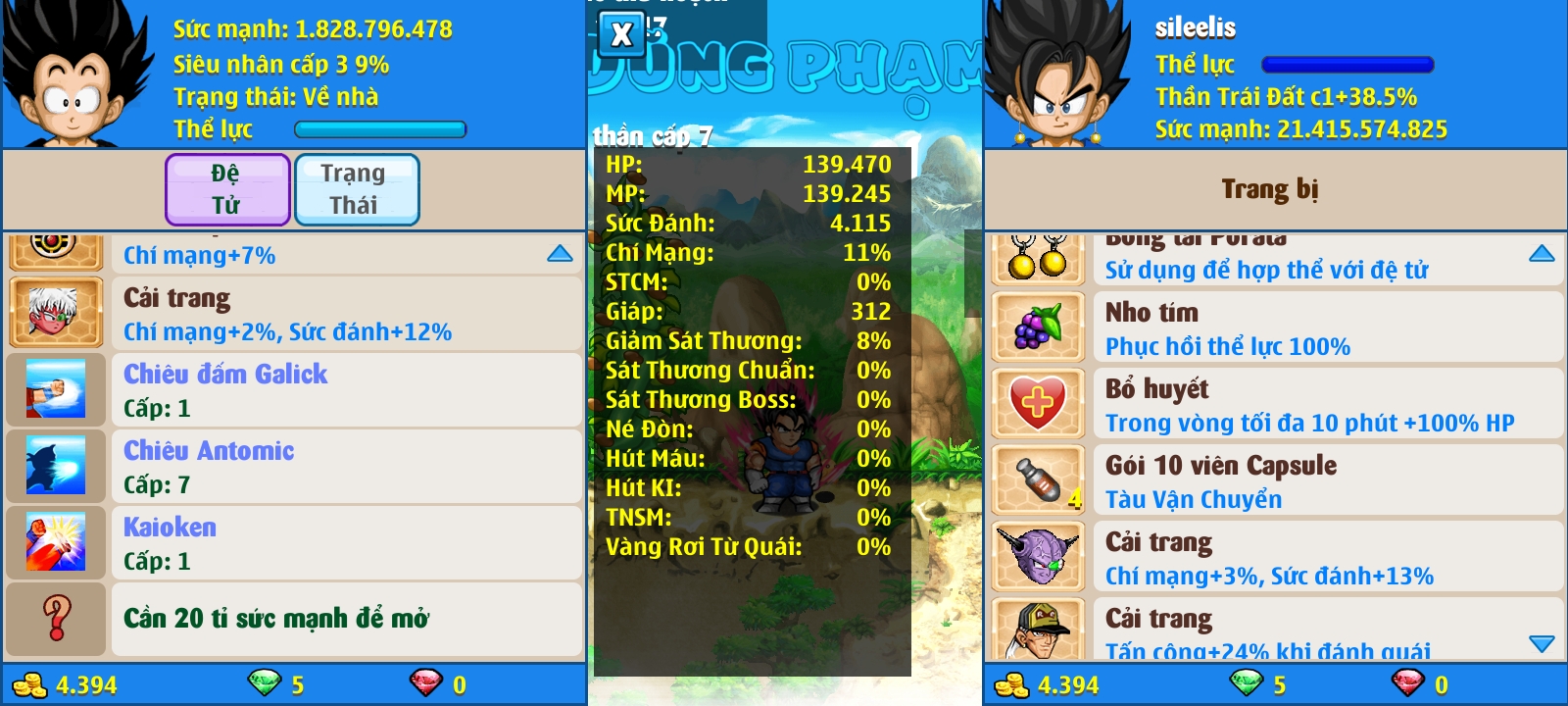Select the Trang bị header

point(1270,189)
